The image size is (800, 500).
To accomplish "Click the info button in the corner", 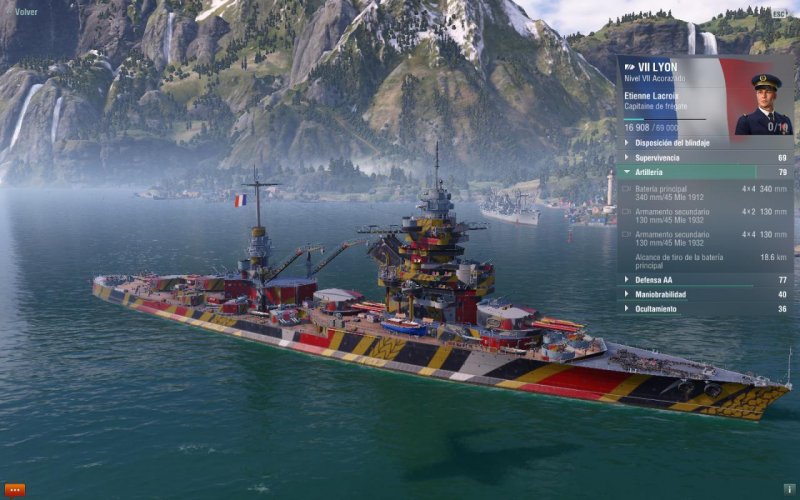I will point(788,490).
